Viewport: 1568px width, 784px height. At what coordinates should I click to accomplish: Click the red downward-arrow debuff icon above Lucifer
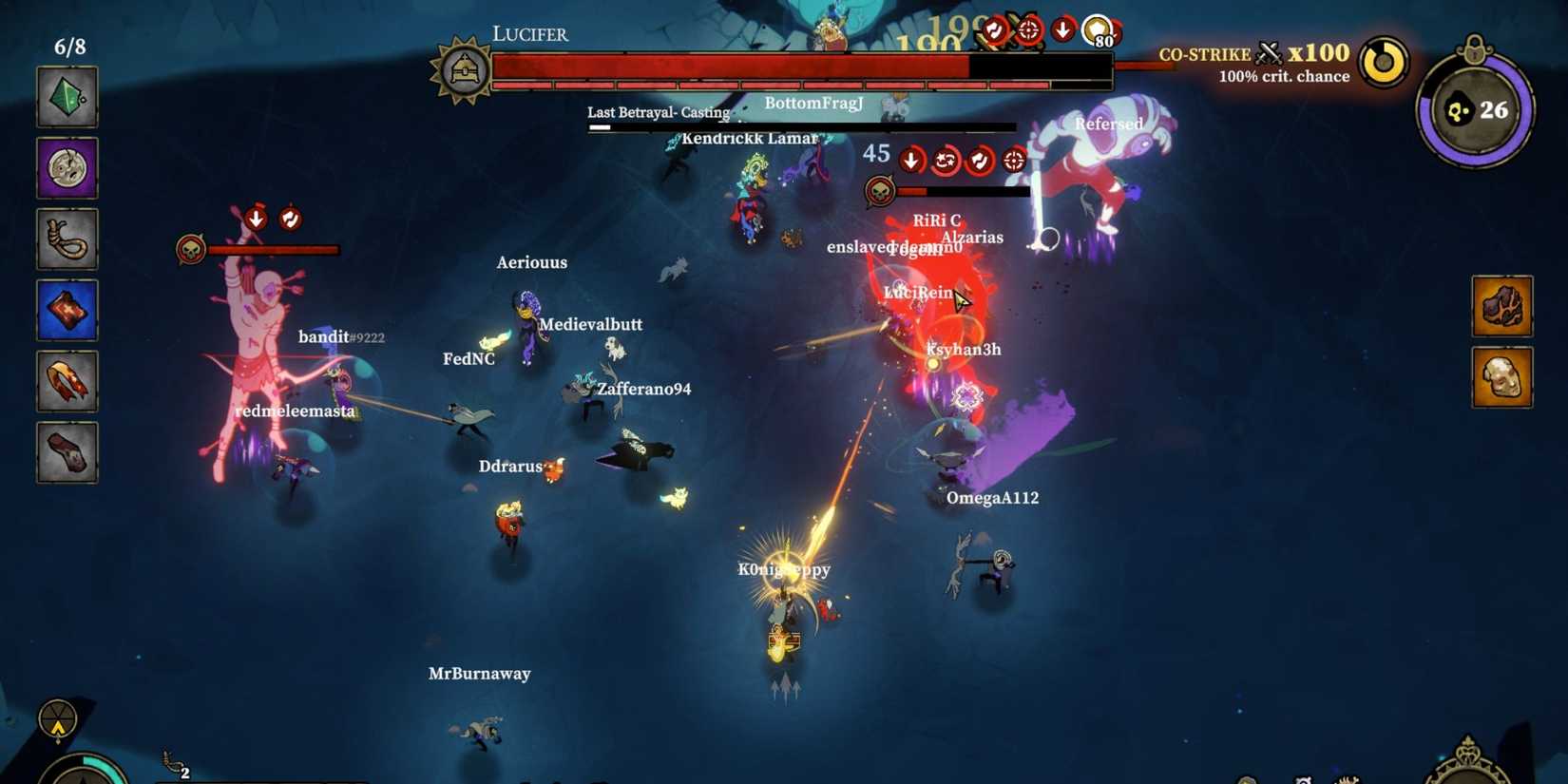[1061, 29]
